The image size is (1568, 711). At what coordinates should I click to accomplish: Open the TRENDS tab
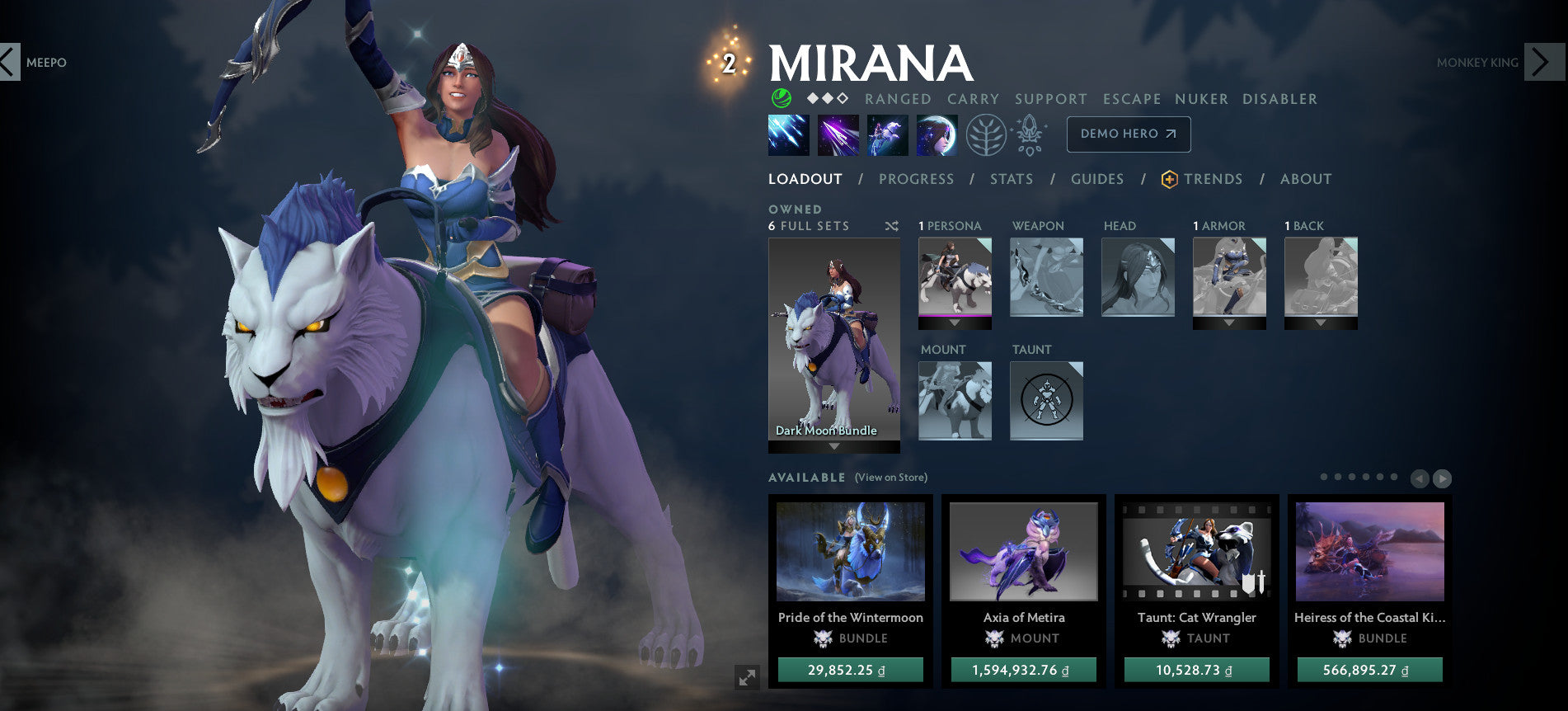1214,179
